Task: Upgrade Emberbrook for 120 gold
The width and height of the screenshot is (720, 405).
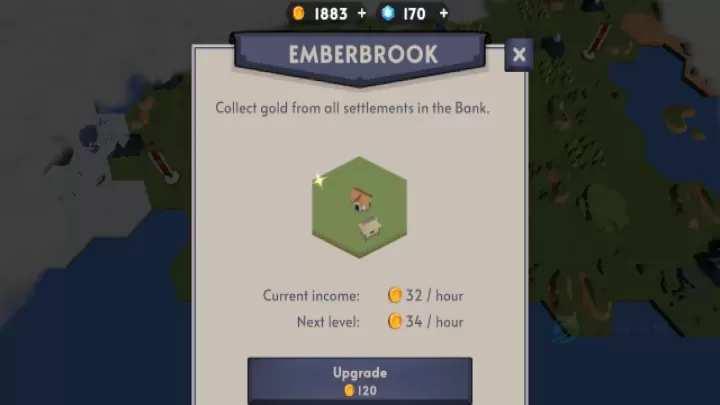Action: coord(360,380)
